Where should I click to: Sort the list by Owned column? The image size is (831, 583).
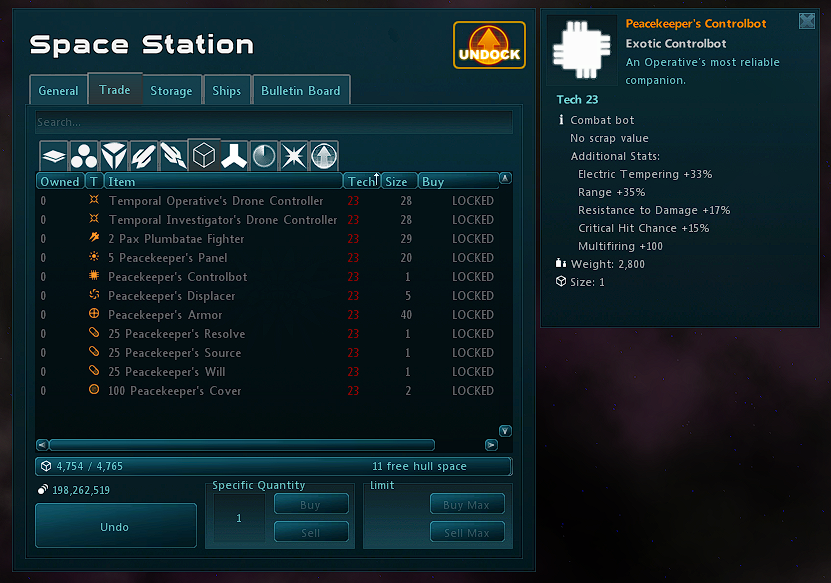(59, 182)
